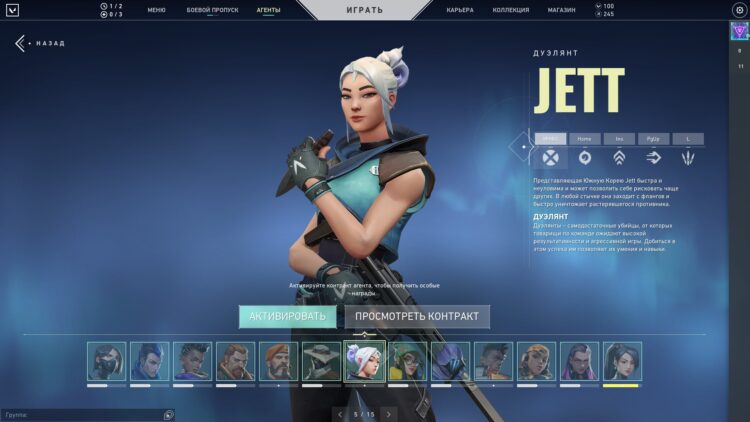
Task: Open the МАГАЗИН tab
Action: (x=561, y=10)
